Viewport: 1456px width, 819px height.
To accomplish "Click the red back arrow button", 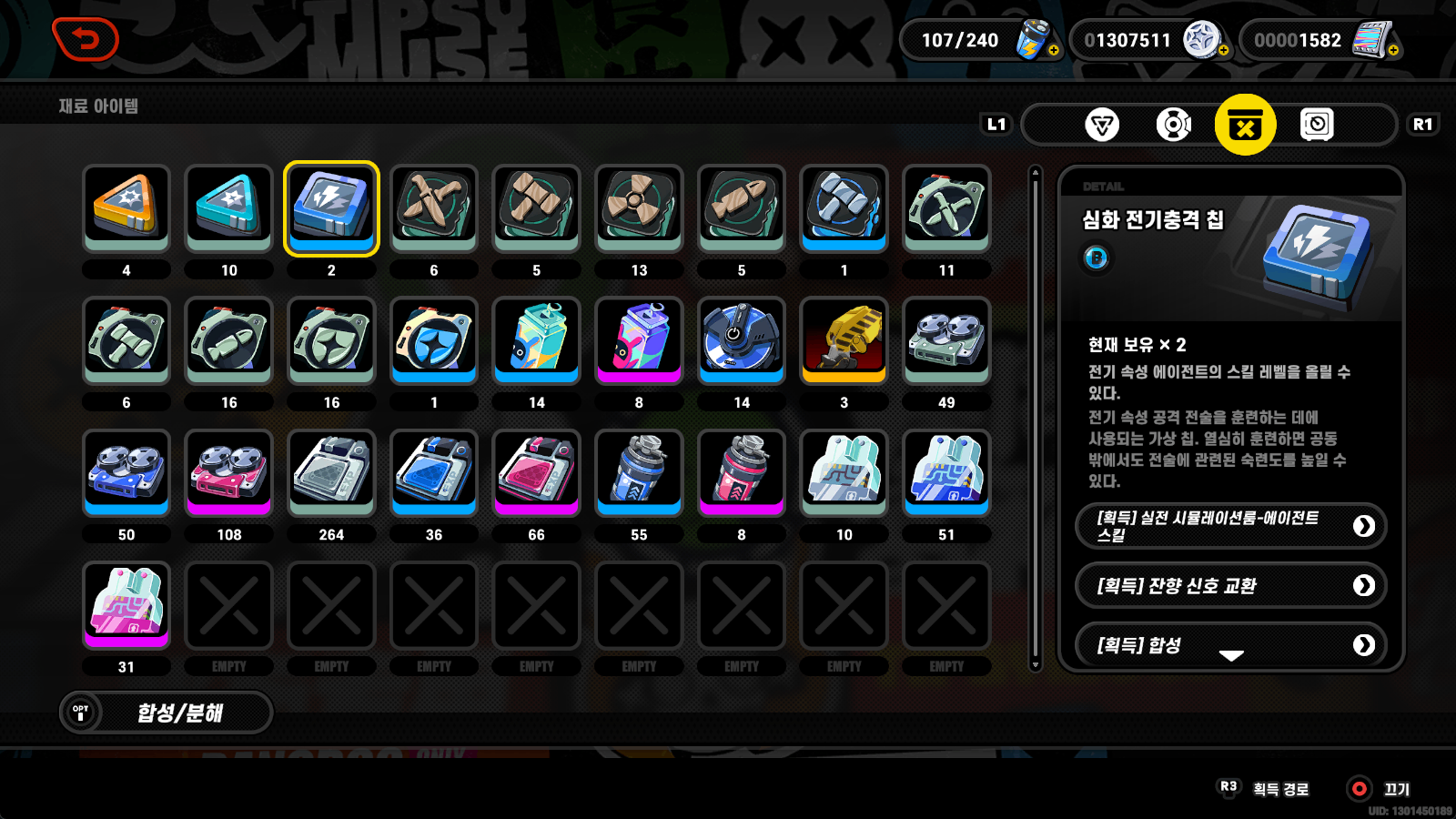I will pyautogui.click(x=86, y=40).
